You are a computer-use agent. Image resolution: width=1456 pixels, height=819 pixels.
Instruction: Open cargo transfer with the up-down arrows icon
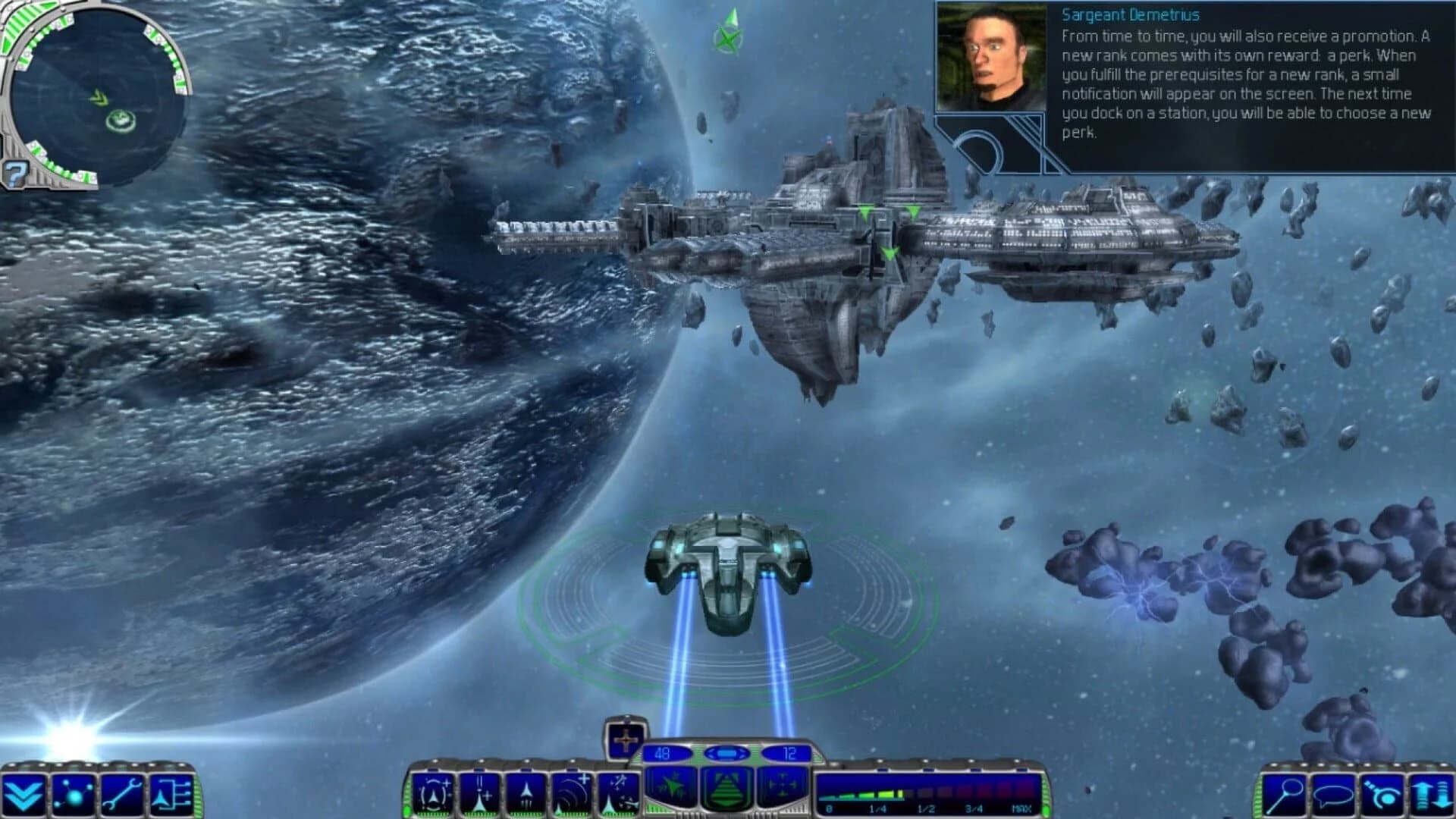tap(1432, 793)
